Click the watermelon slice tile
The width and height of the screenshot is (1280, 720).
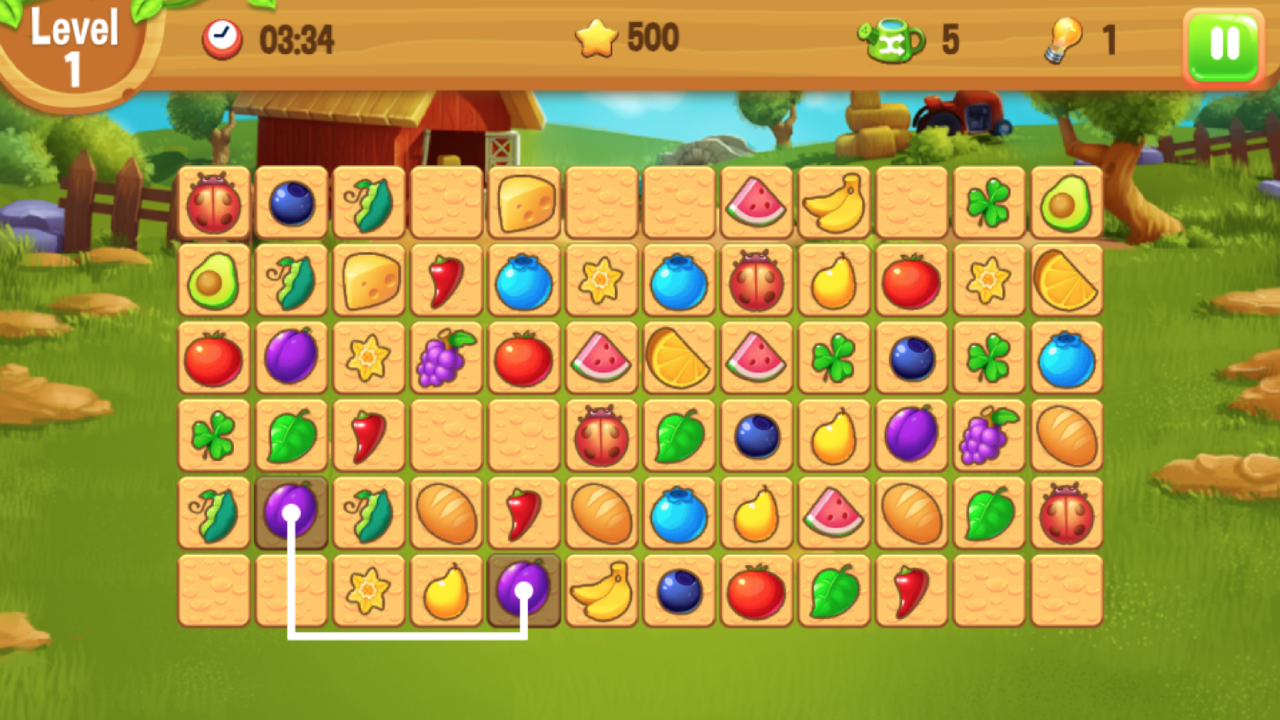[x=757, y=203]
